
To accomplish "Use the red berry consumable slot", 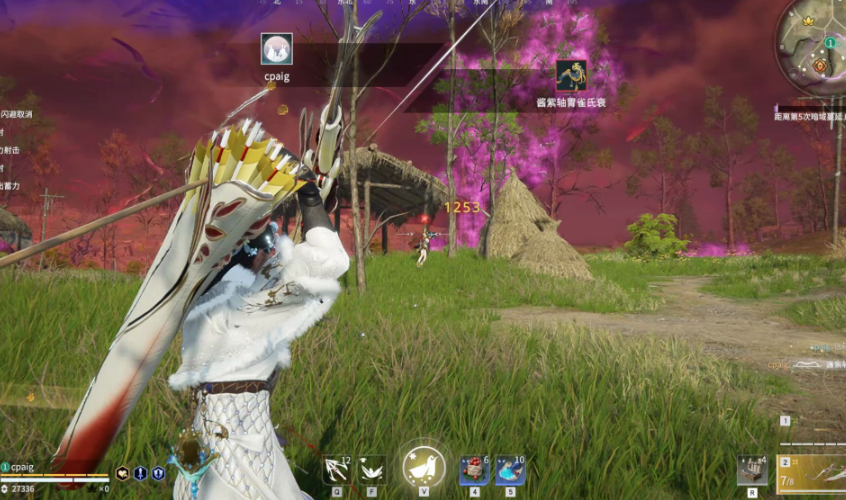I will point(473,469).
